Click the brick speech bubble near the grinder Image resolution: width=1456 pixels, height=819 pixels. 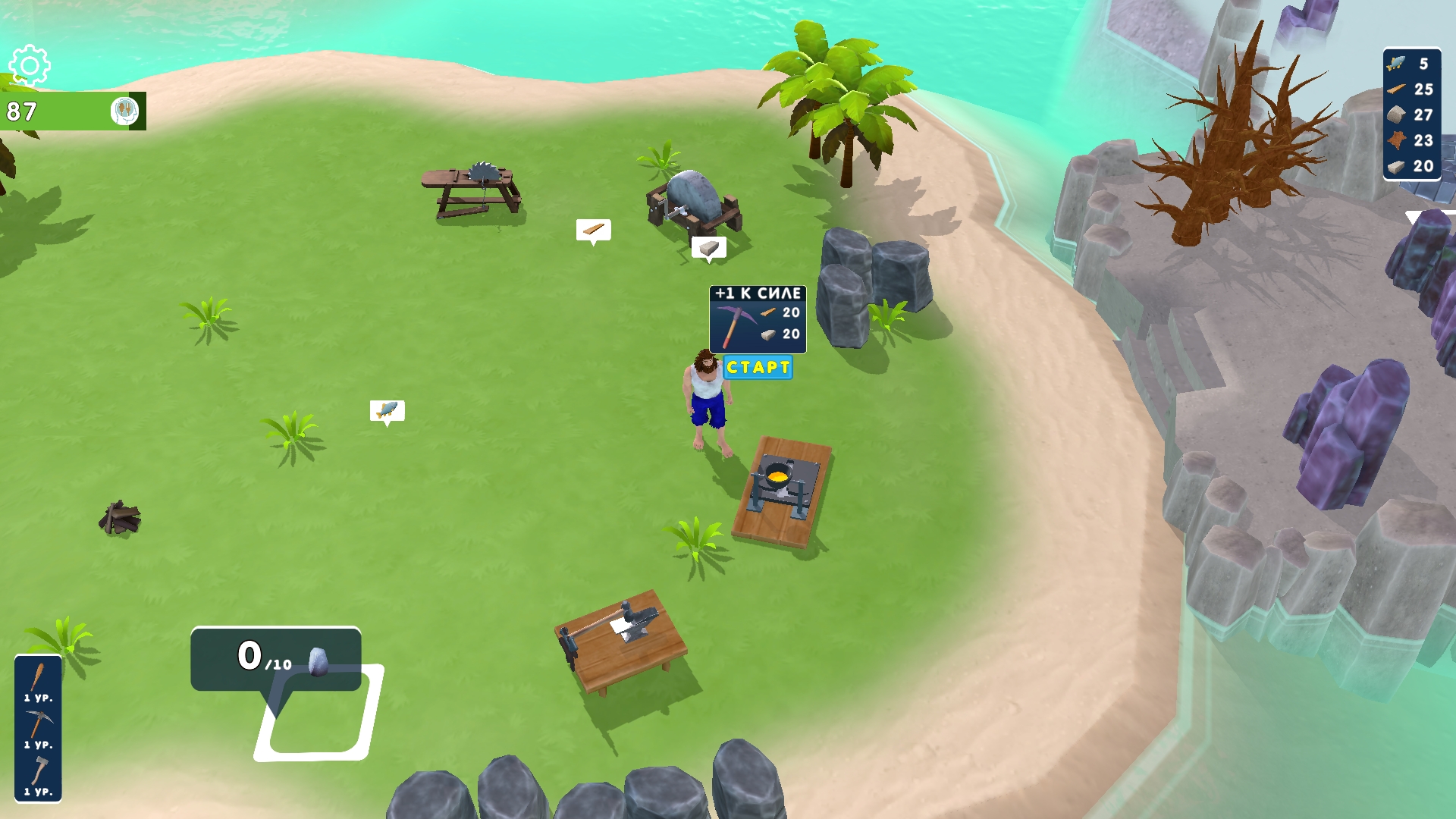click(x=709, y=247)
